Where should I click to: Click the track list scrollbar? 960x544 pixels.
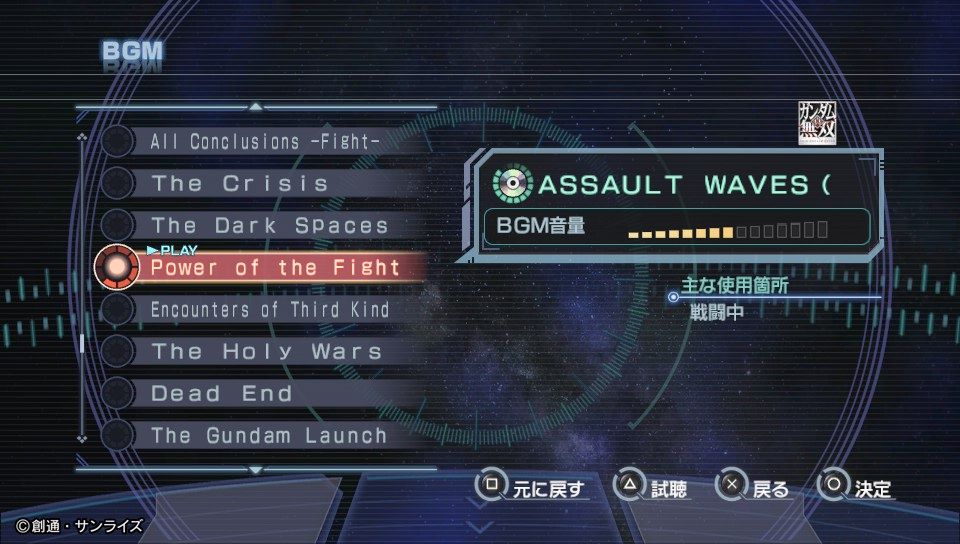pos(82,343)
